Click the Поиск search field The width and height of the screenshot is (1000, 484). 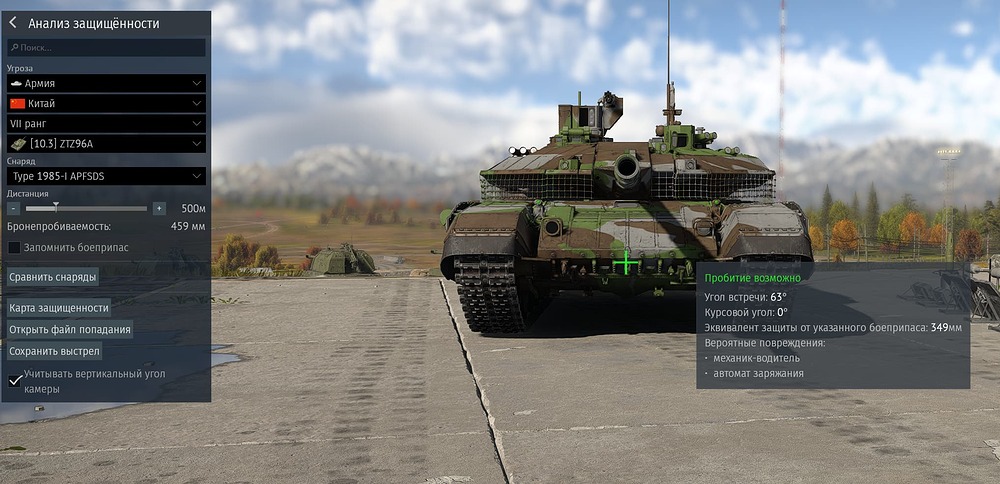click(106, 47)
